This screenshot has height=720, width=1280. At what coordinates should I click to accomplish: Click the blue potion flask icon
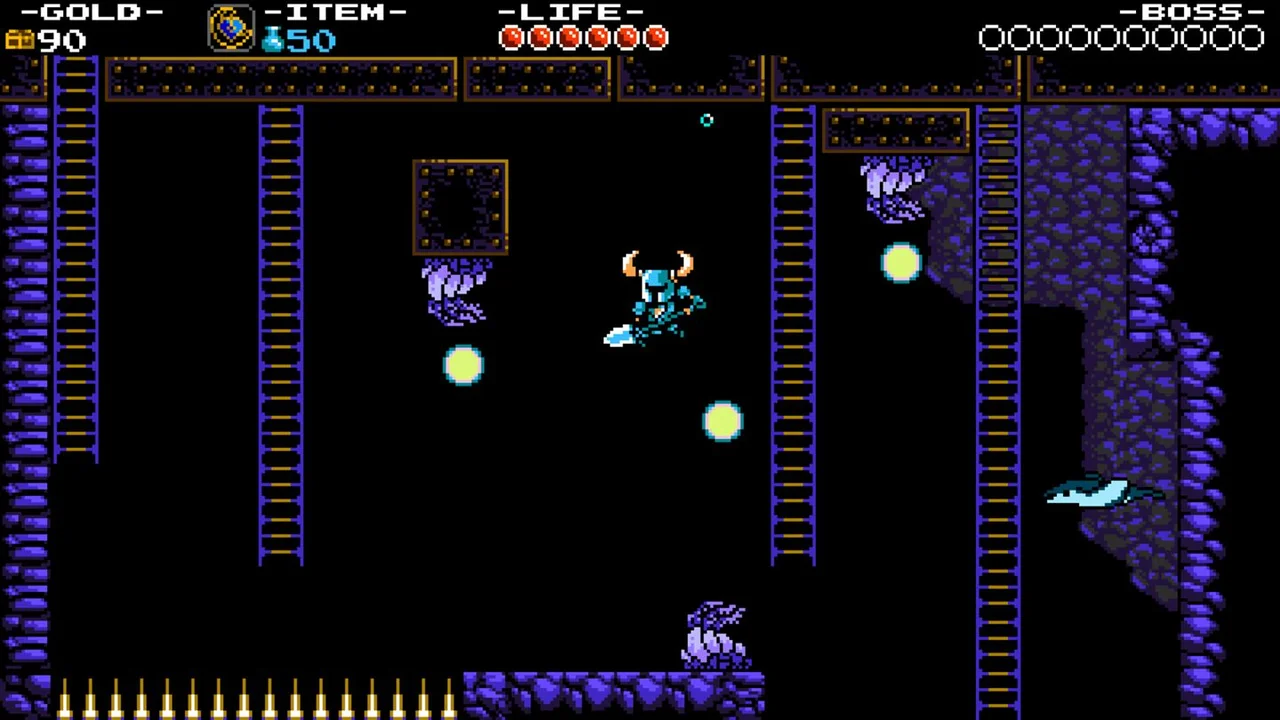(x=272, y=38)
